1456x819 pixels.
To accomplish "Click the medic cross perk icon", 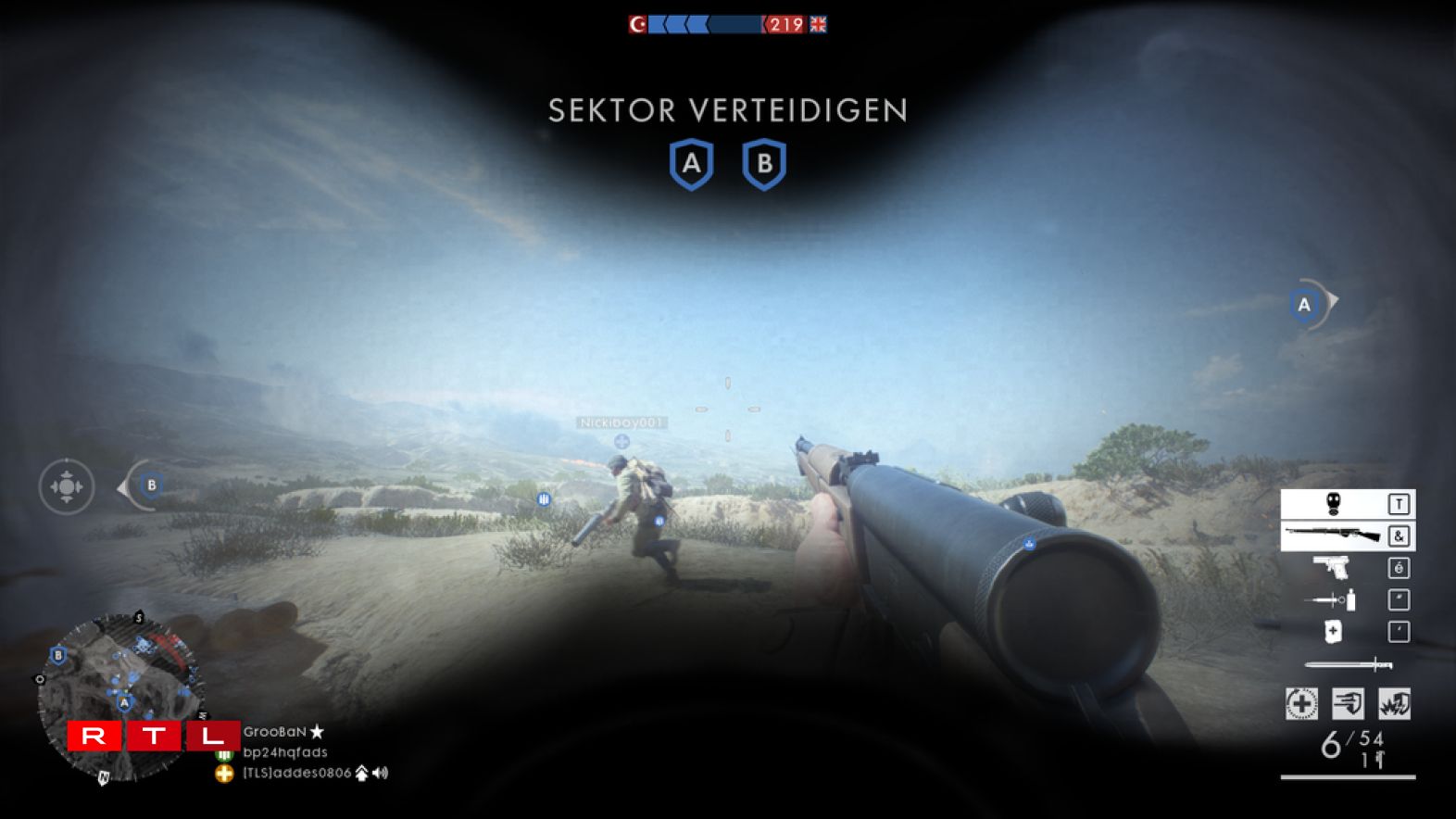I will click(x=1301, y=704).
